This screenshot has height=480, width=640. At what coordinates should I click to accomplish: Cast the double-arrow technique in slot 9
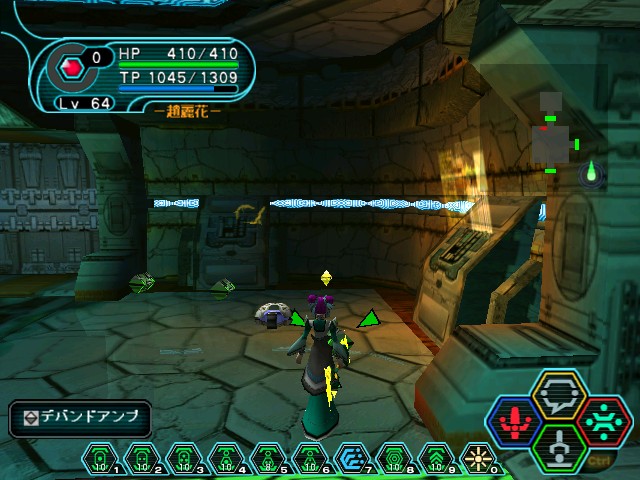[x=436, y=458]
